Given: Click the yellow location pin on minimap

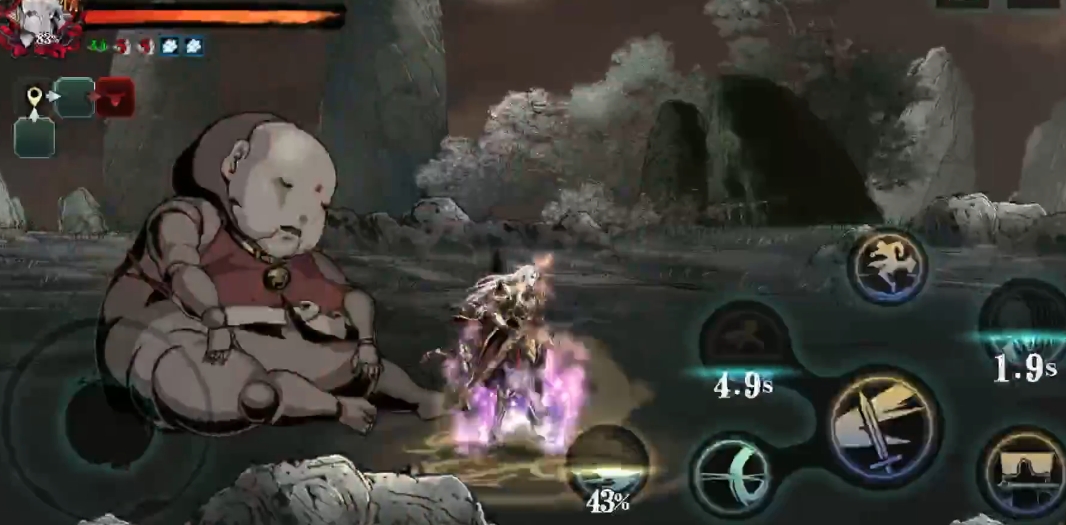Looking at the screenshot, I should pyautogui.click(x=34, y=97).
